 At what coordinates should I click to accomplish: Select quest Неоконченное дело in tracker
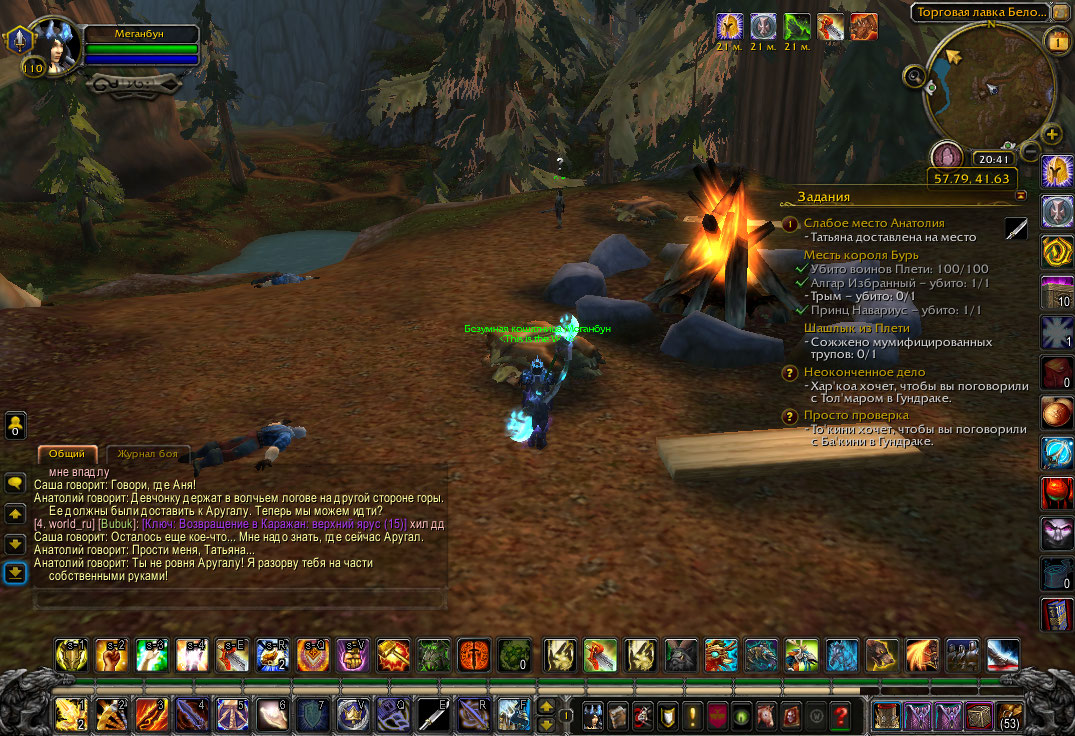click(858, 372)
